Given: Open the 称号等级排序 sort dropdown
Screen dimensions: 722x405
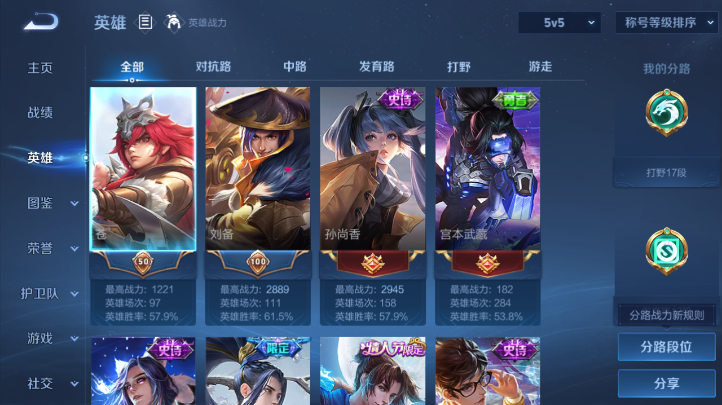Looking at the screenshot, I should [662, 22].
